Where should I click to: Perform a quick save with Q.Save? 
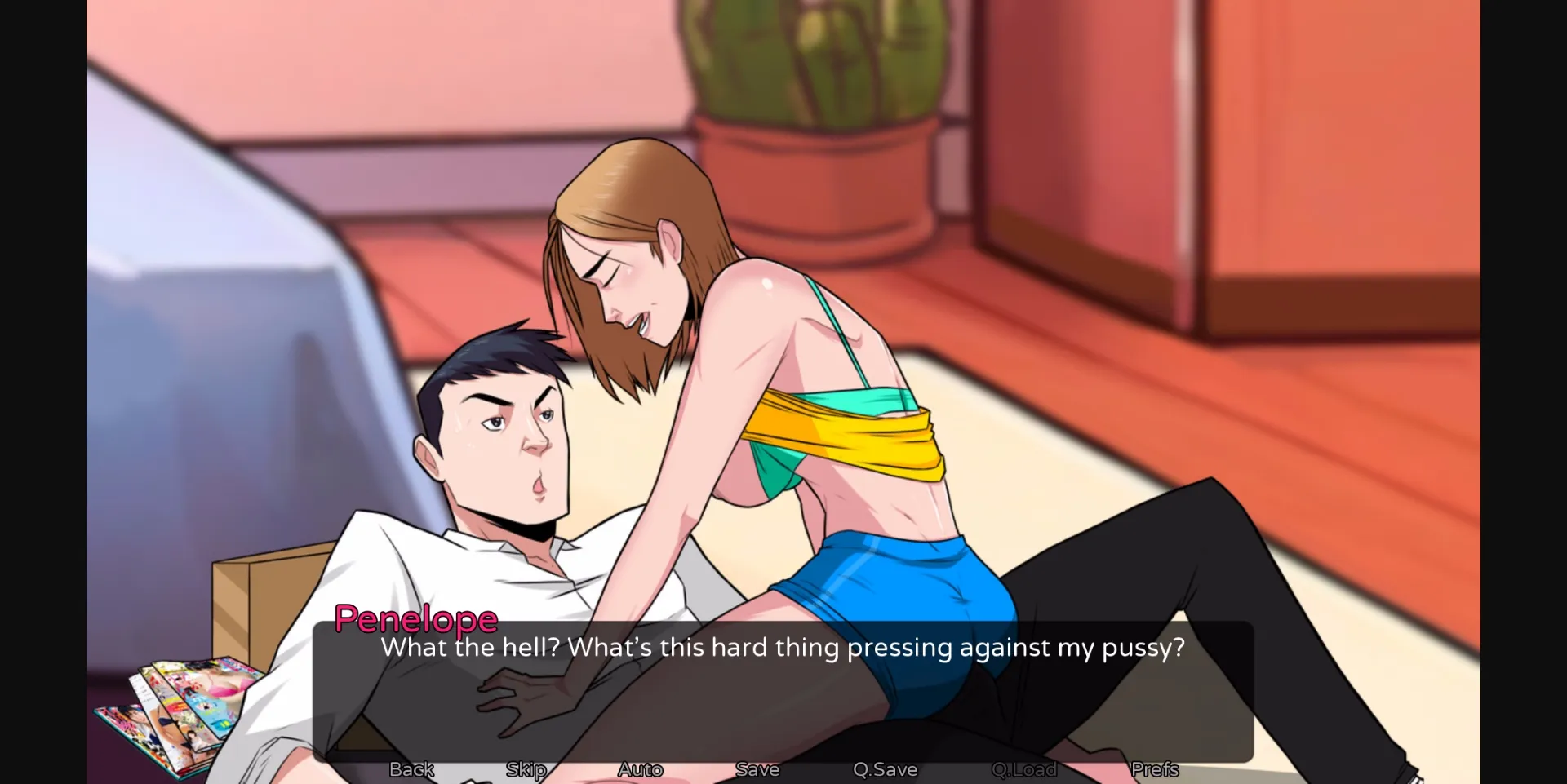885,768
